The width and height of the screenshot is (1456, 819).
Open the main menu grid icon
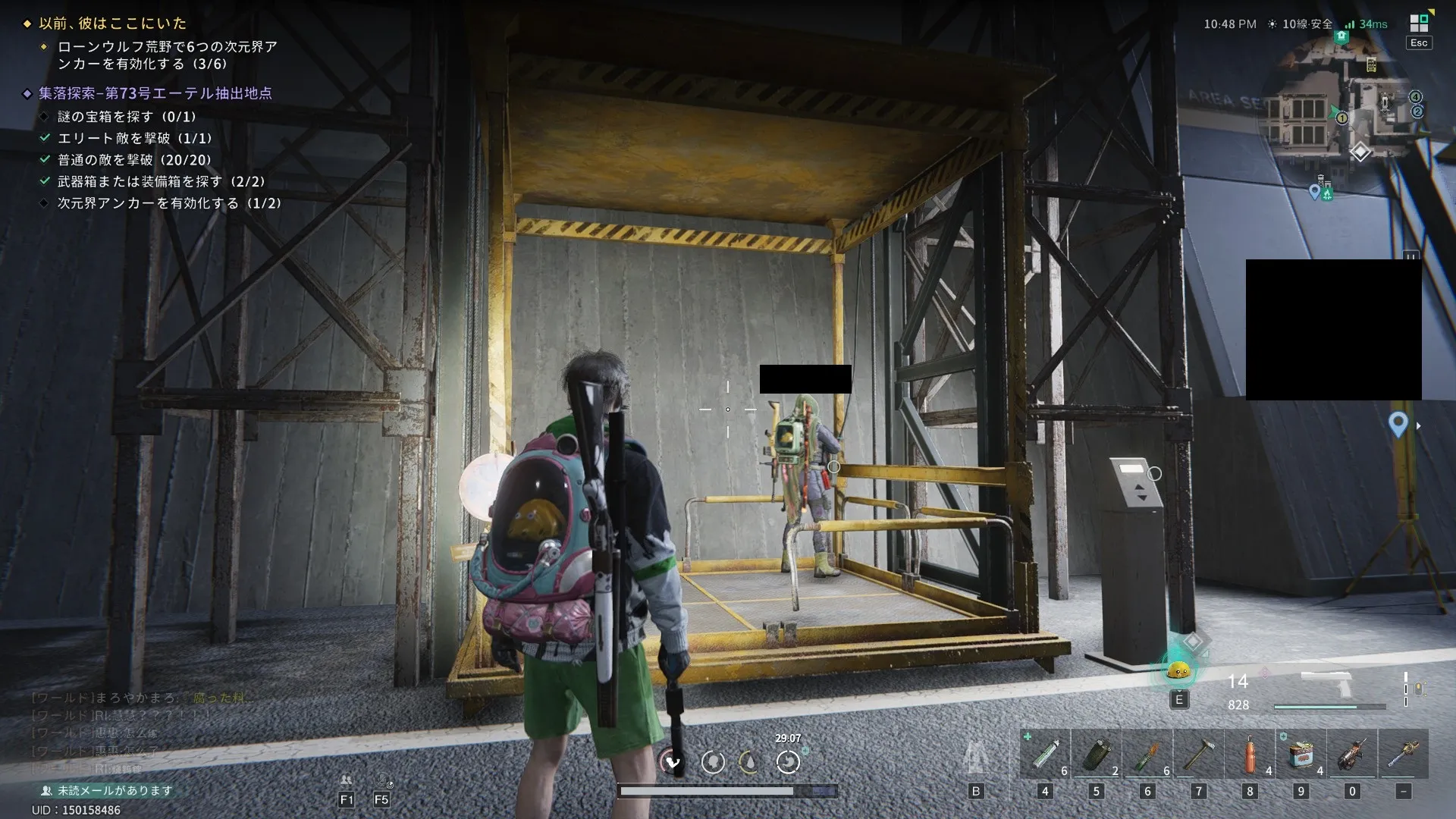[x=1419, y=24]
